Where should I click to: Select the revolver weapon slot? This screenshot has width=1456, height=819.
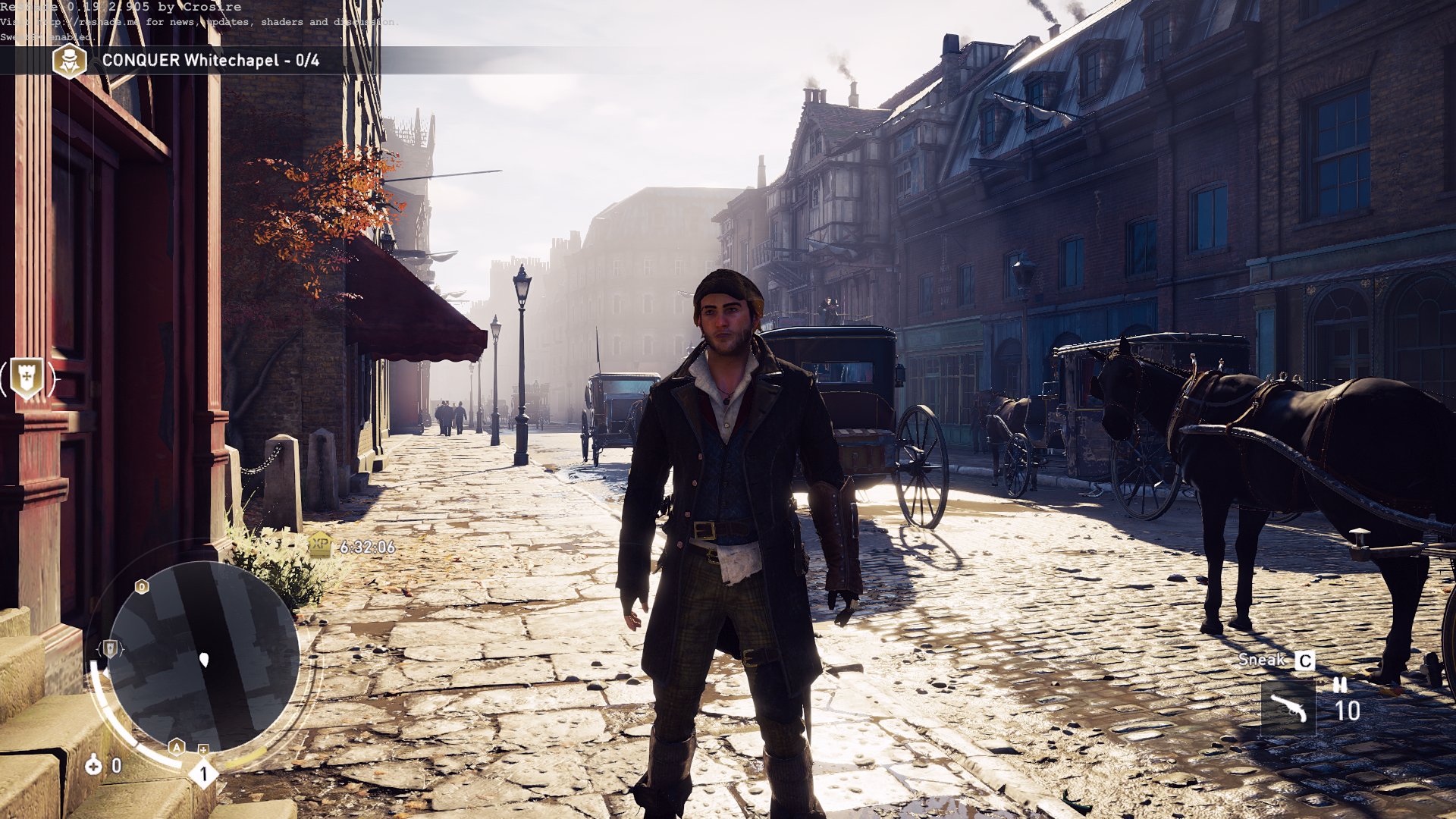click(x=1288, y=708)
